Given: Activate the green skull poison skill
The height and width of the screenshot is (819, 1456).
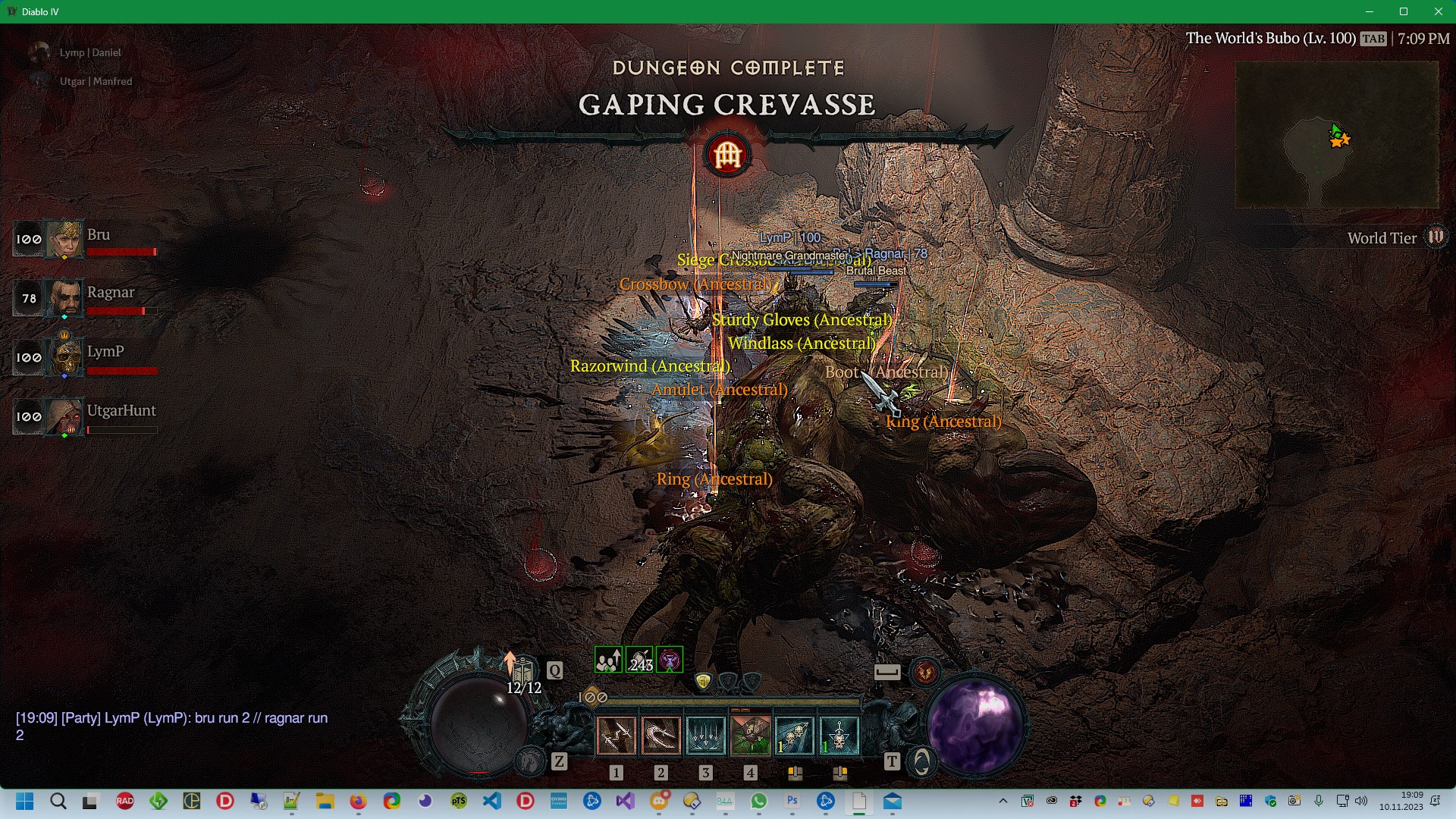Looking at the screenshot, I should (750, 735).
